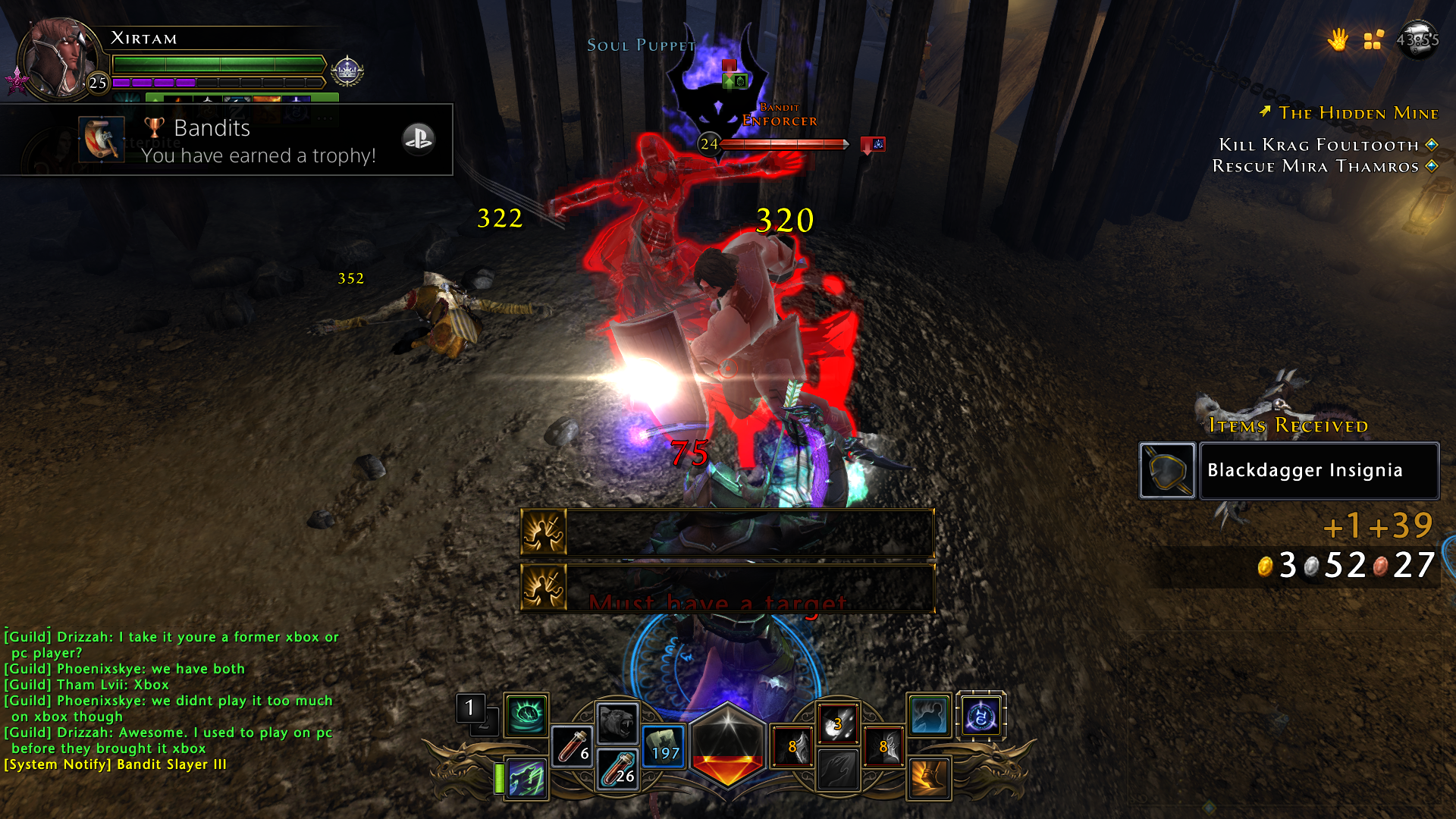
Task: Activate the fireball encounter power with 3 charges
Action: click(x=837, y=723)
